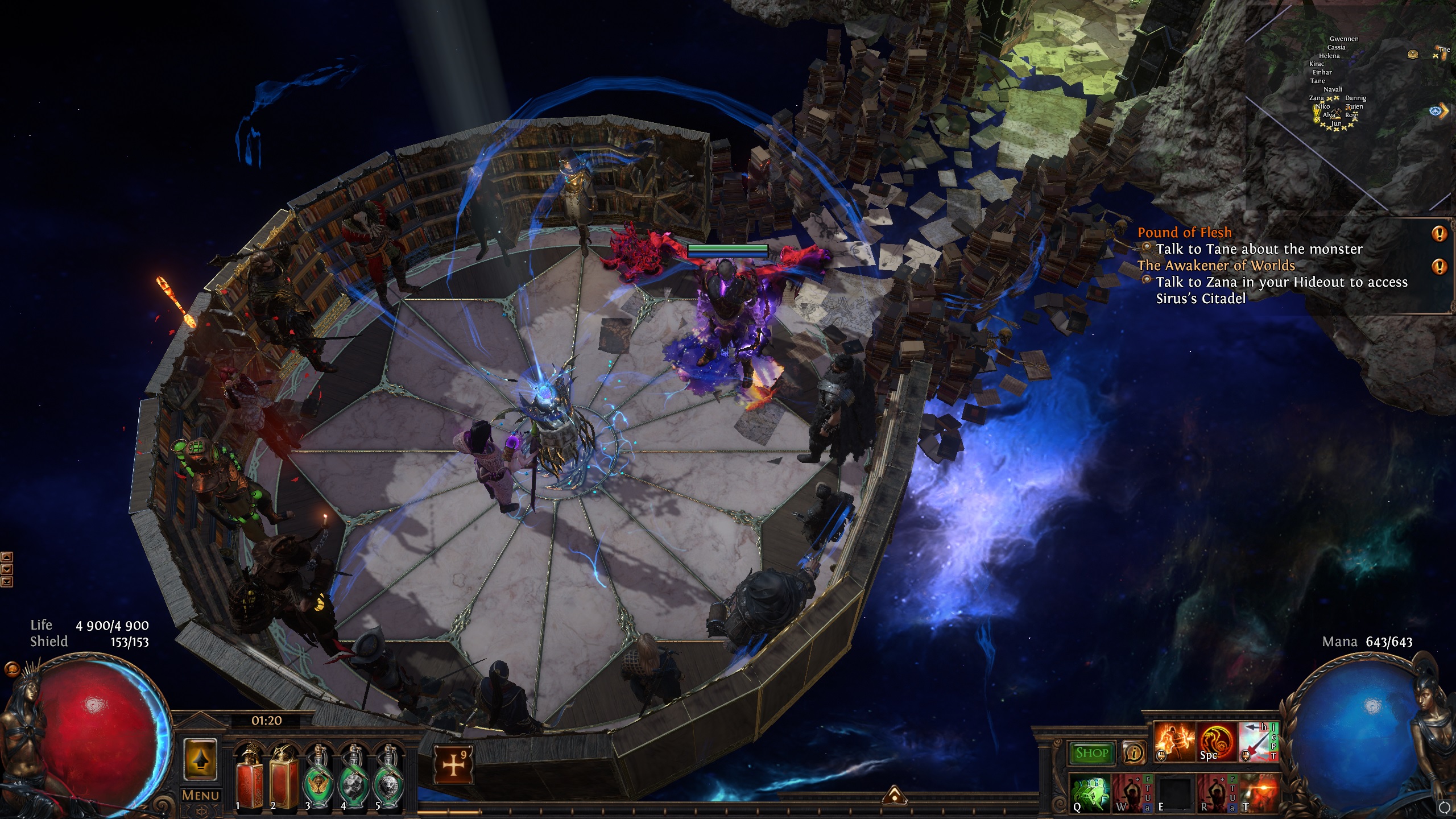Open the Menu button
Viewport: 1456px width, 819px height.
200,795
